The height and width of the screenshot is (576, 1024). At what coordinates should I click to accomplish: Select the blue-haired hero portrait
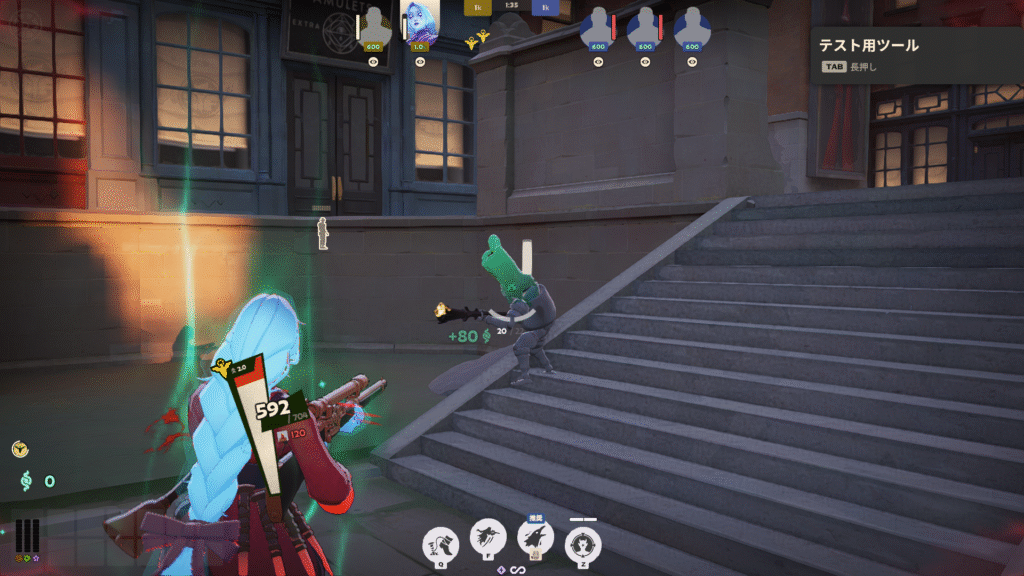click(x=420, y=22)
